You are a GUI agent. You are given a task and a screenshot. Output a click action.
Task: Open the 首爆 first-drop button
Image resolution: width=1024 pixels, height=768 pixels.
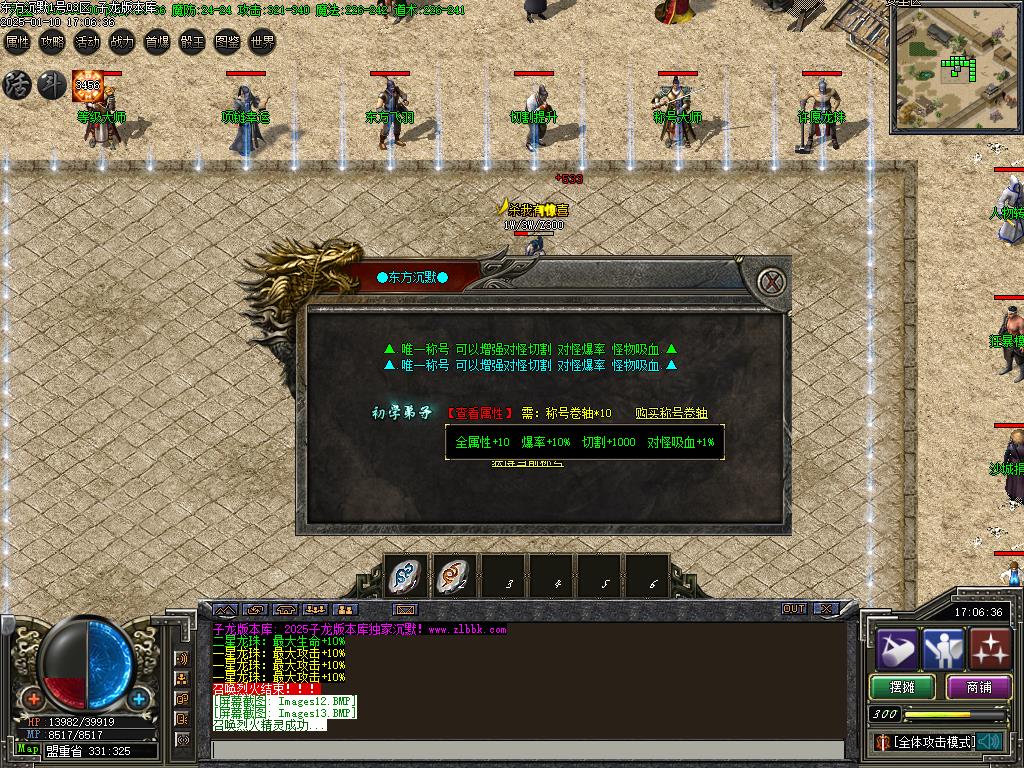157,42
